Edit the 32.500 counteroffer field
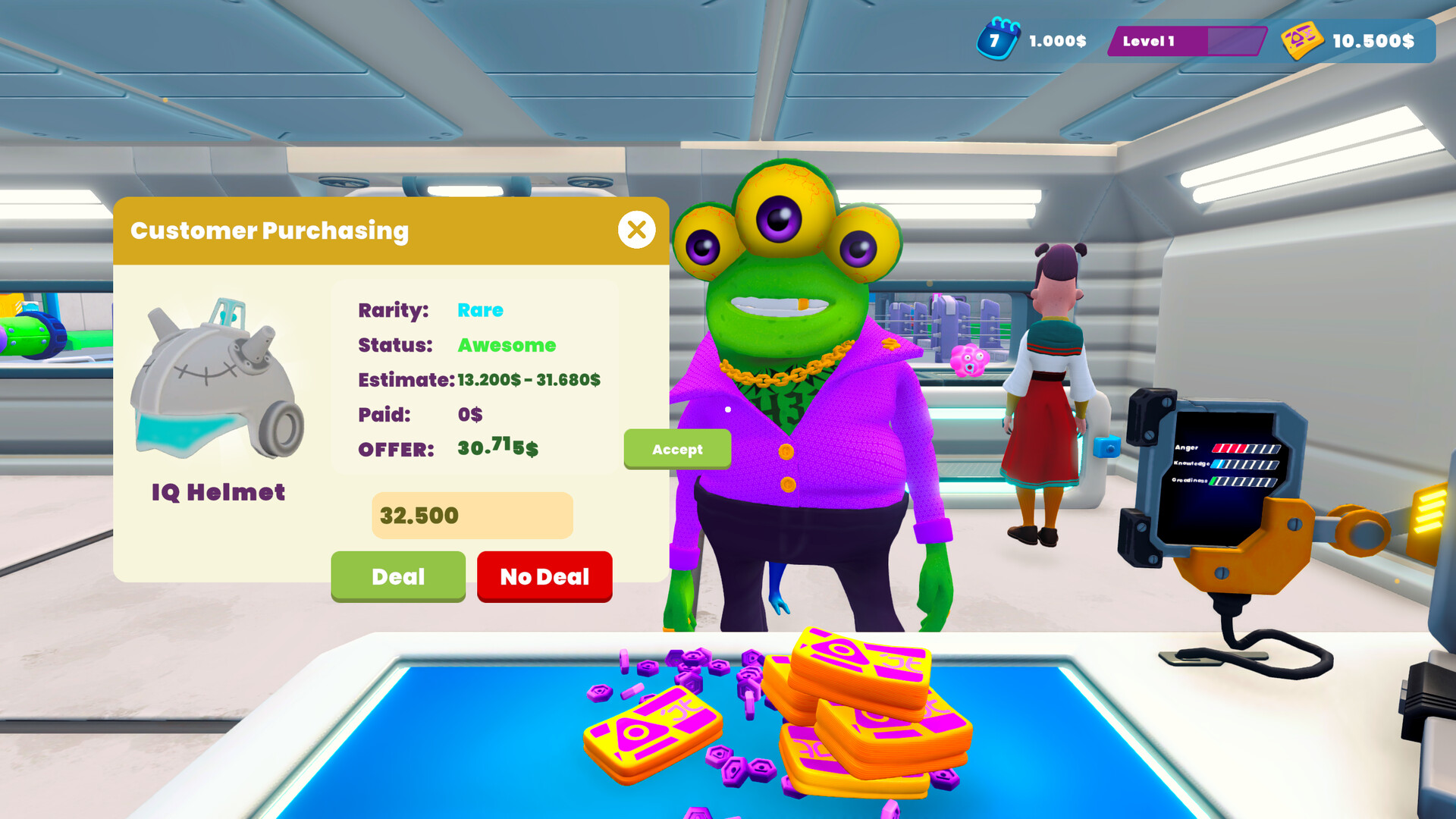The height and width of the screenshot is (819, 1456). (472, 516)
